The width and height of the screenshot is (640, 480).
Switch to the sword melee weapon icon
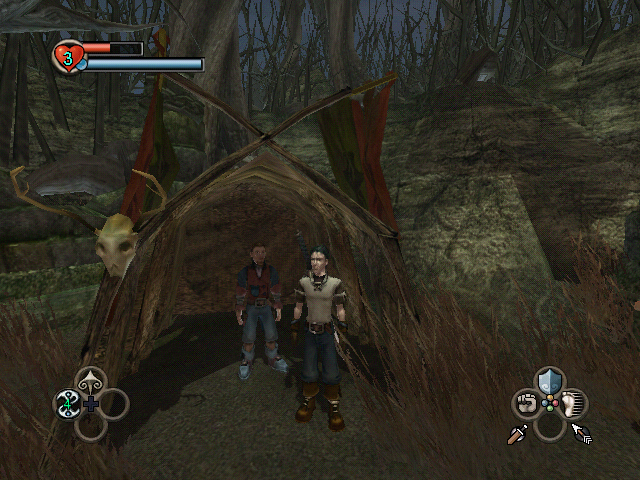pos(517,435)
